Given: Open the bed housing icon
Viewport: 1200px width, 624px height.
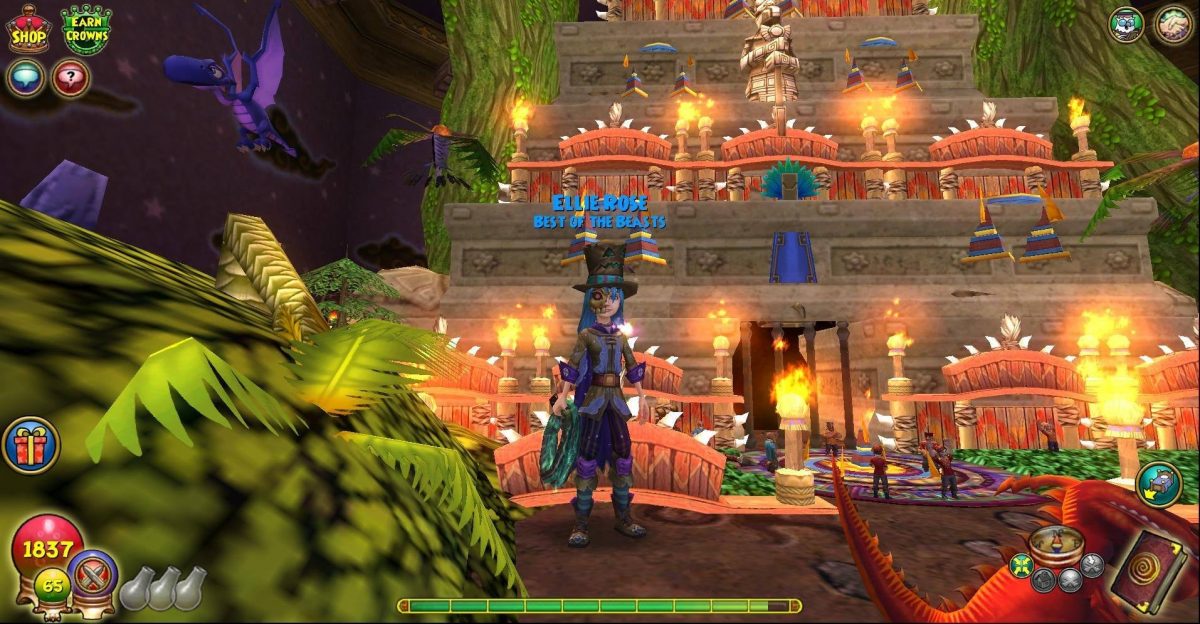Looking at the screenshot, I should [x=1159, y=484].
